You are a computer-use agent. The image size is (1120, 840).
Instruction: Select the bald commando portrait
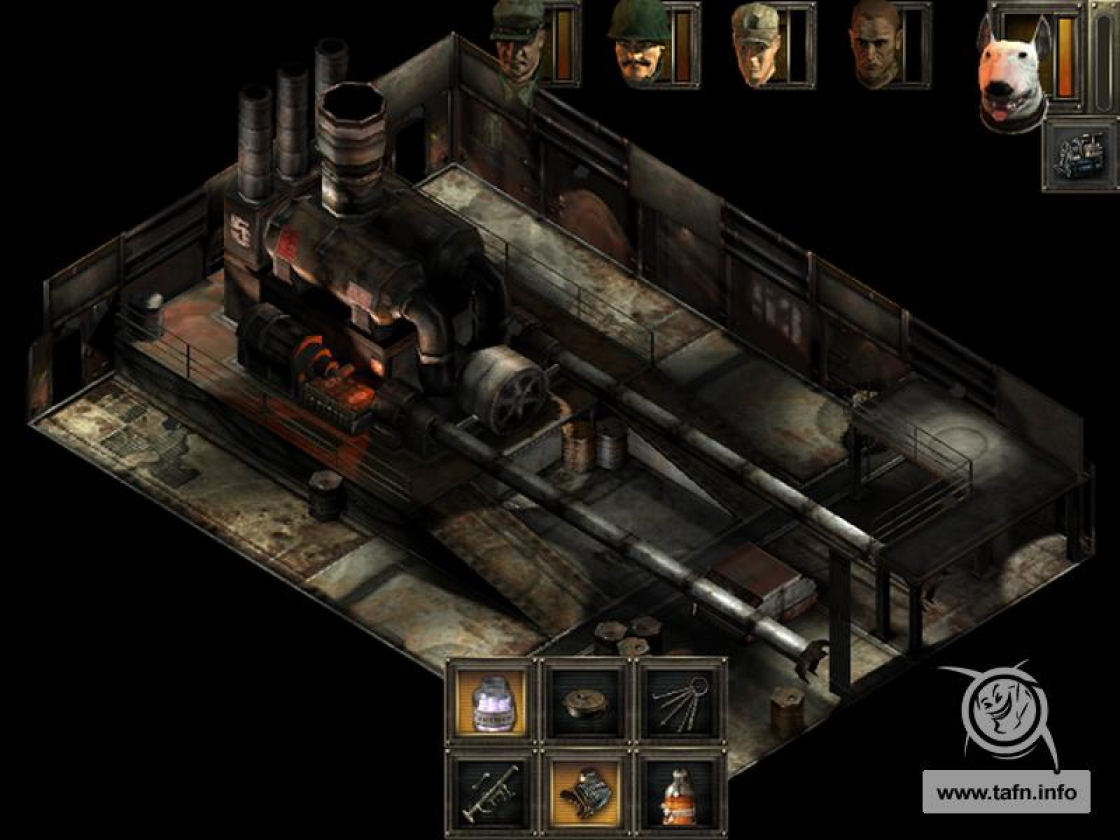(x=876, y=46)
